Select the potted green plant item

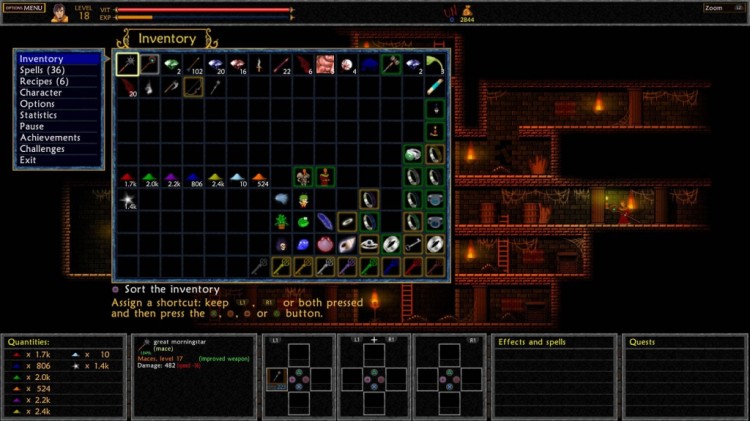click(x=281, y=222)
